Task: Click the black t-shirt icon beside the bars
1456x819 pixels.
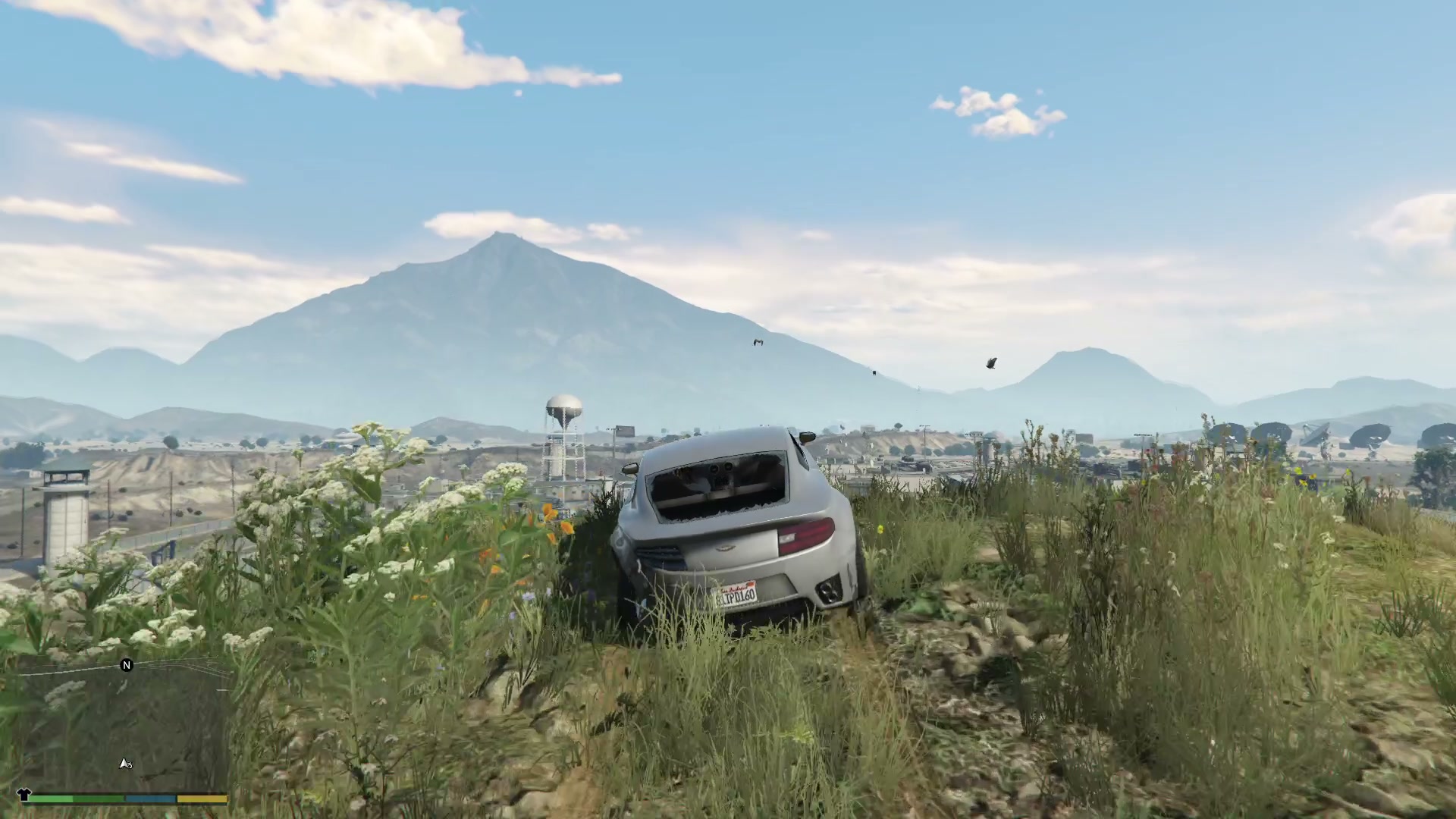Action: [23, 795]
